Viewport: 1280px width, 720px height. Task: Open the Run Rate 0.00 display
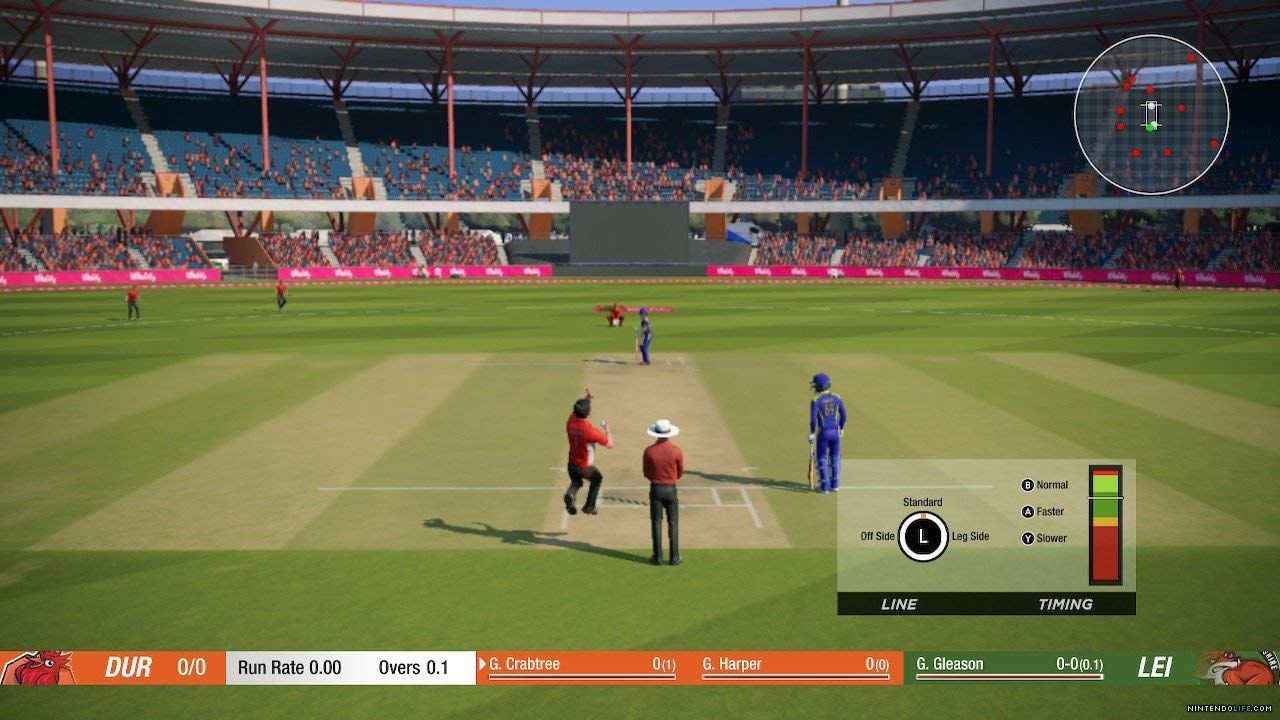290,665
